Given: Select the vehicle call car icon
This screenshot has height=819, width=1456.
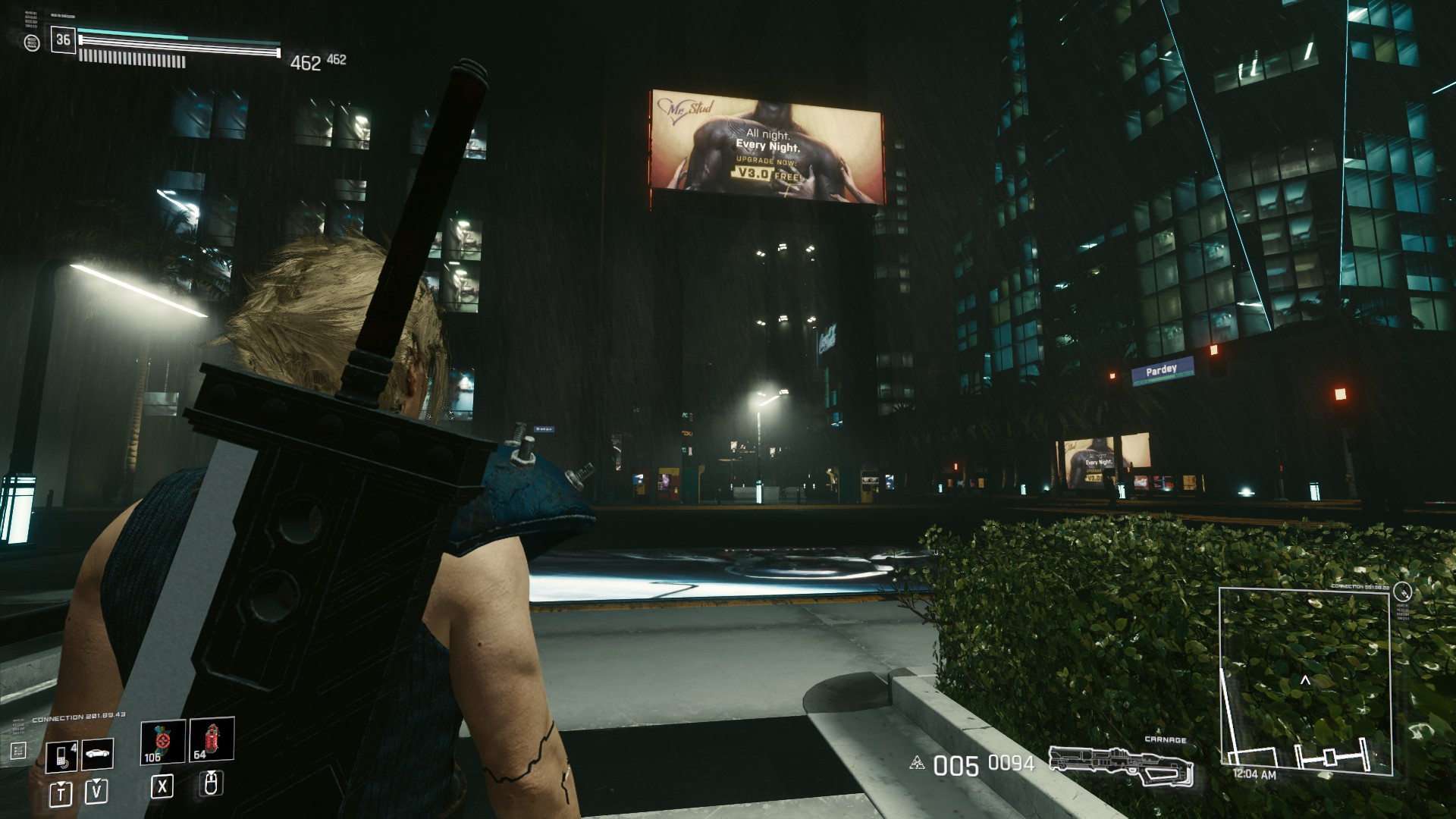Looking at the screenshot, I should coord(97,754).
